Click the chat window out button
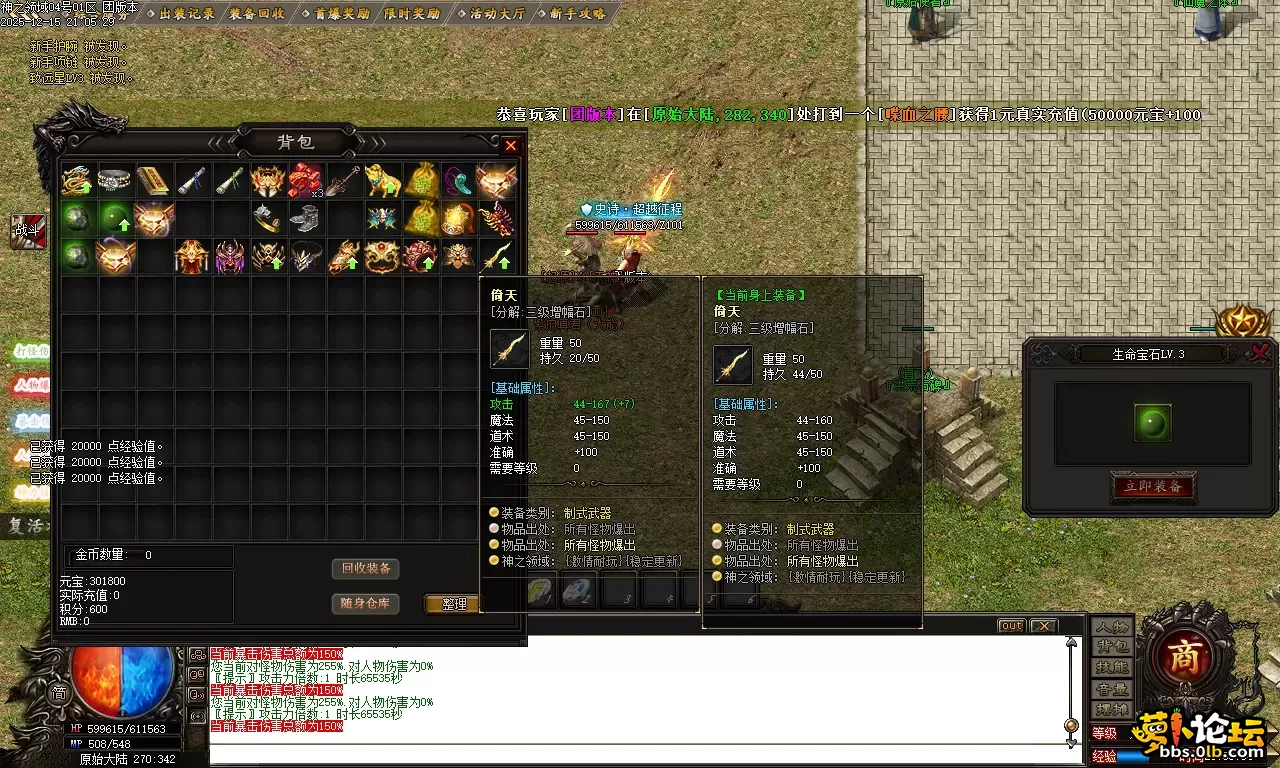Viewport: 1280px width, 768px height. click(x=1011, y=626)
